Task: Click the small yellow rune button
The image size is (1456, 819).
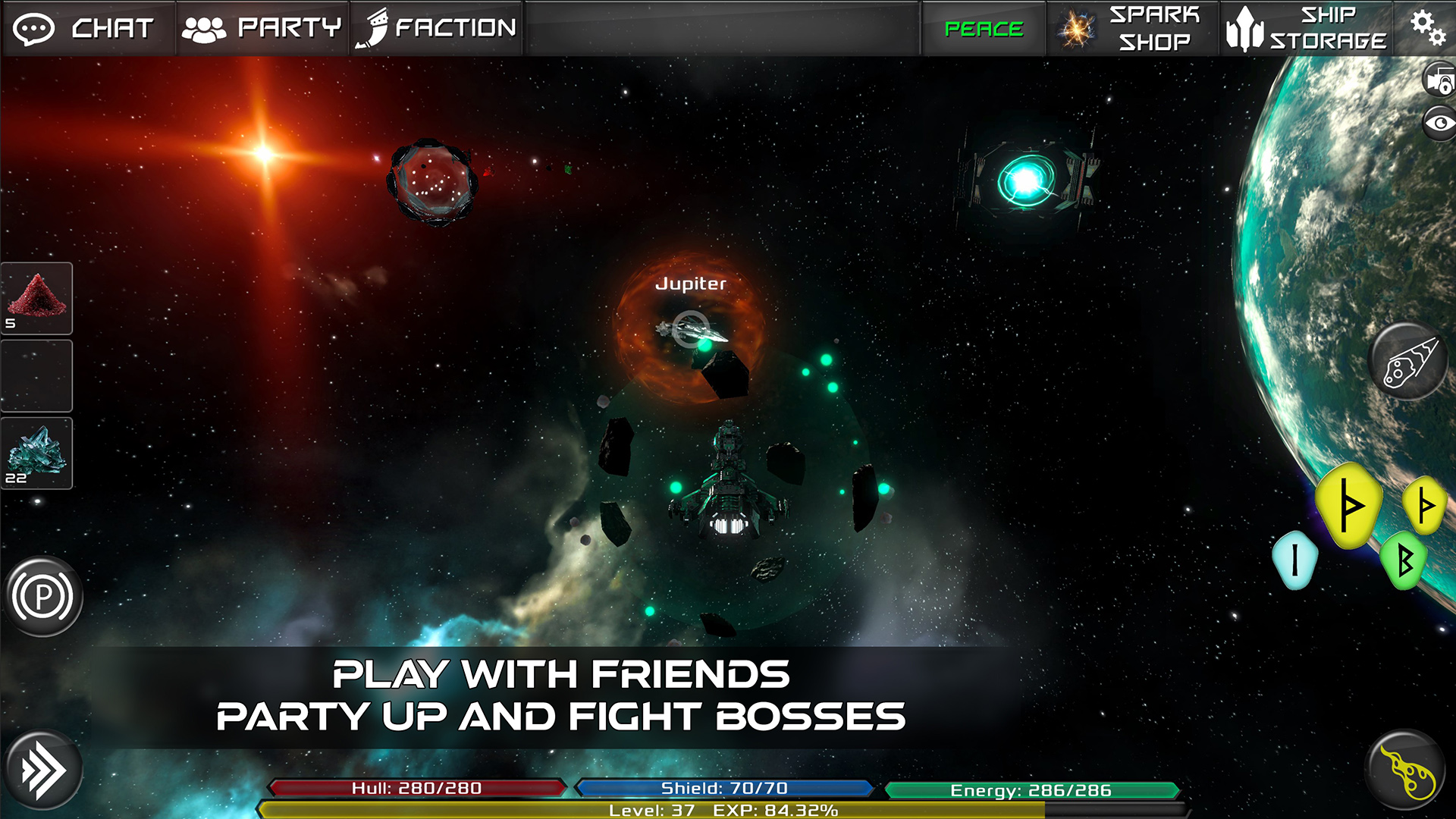Action: (x=1426, y=504)
